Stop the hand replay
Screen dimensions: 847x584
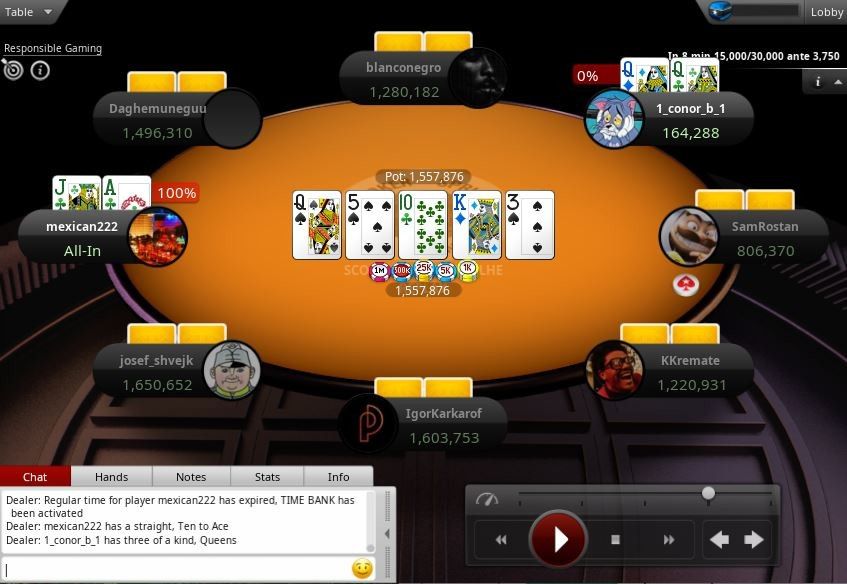pos(615,540)
